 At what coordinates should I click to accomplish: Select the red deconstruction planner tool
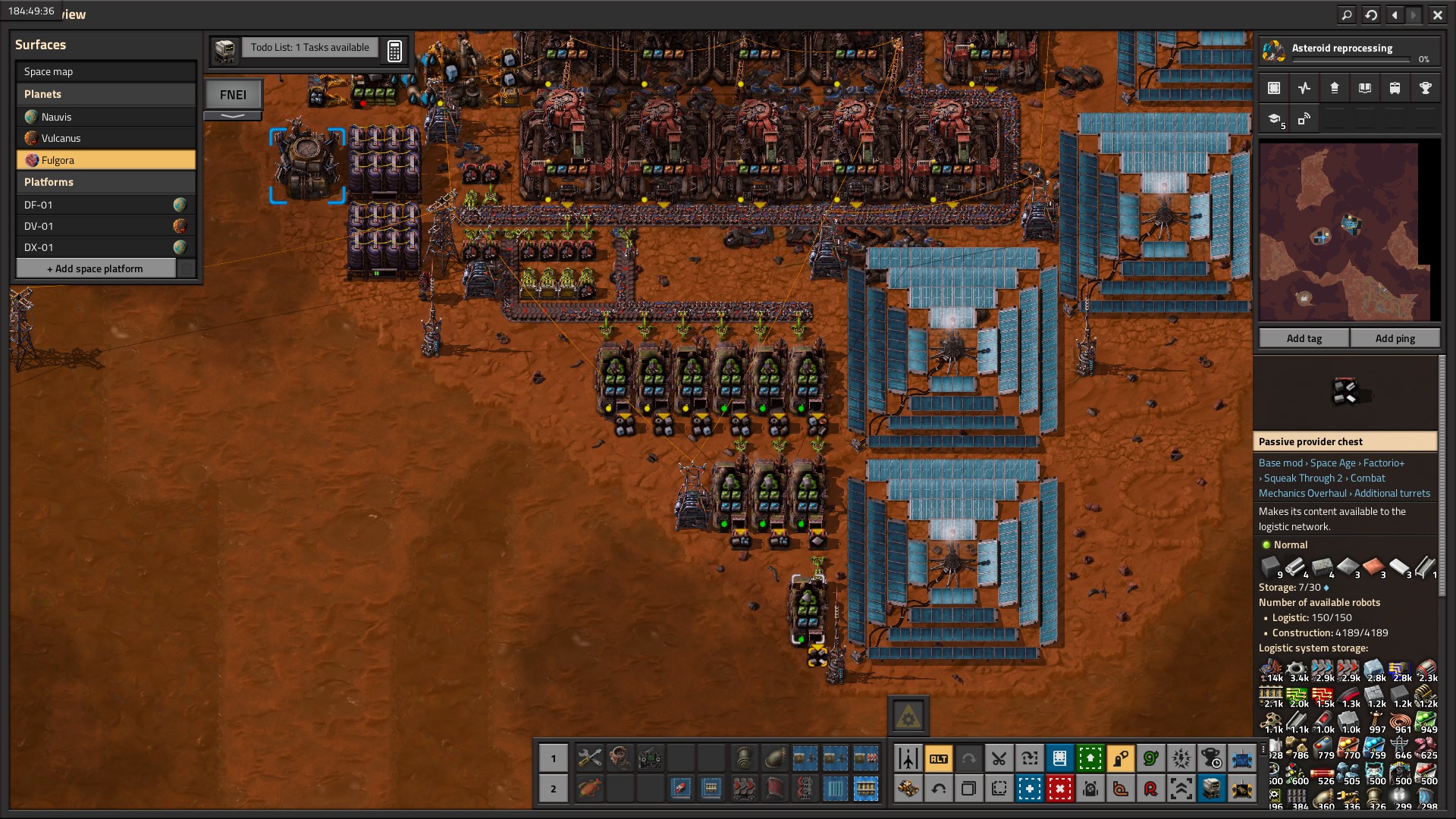[1059, 789]
